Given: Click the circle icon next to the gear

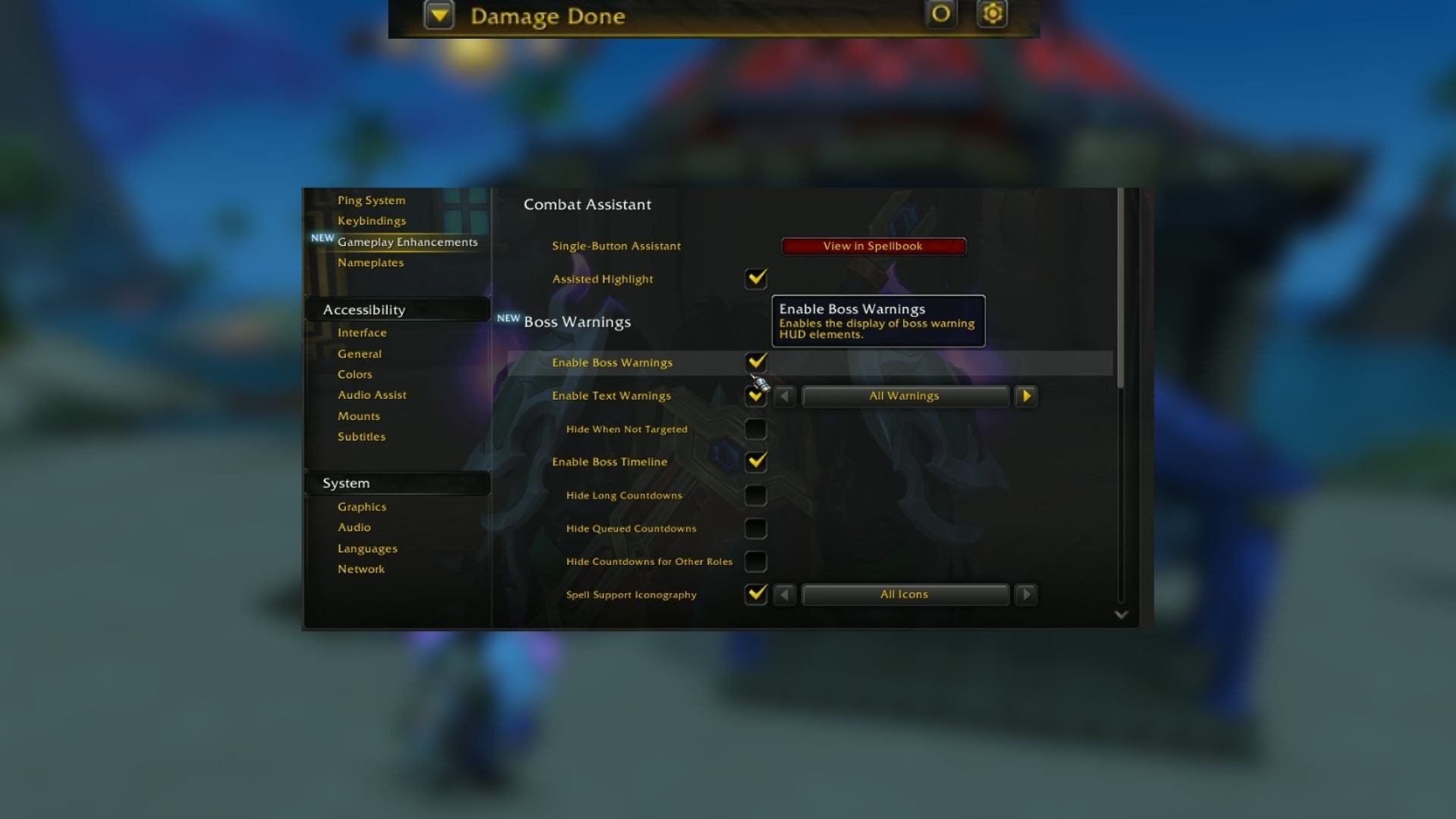Looking at the screenshot, I should tap(940, 14).
